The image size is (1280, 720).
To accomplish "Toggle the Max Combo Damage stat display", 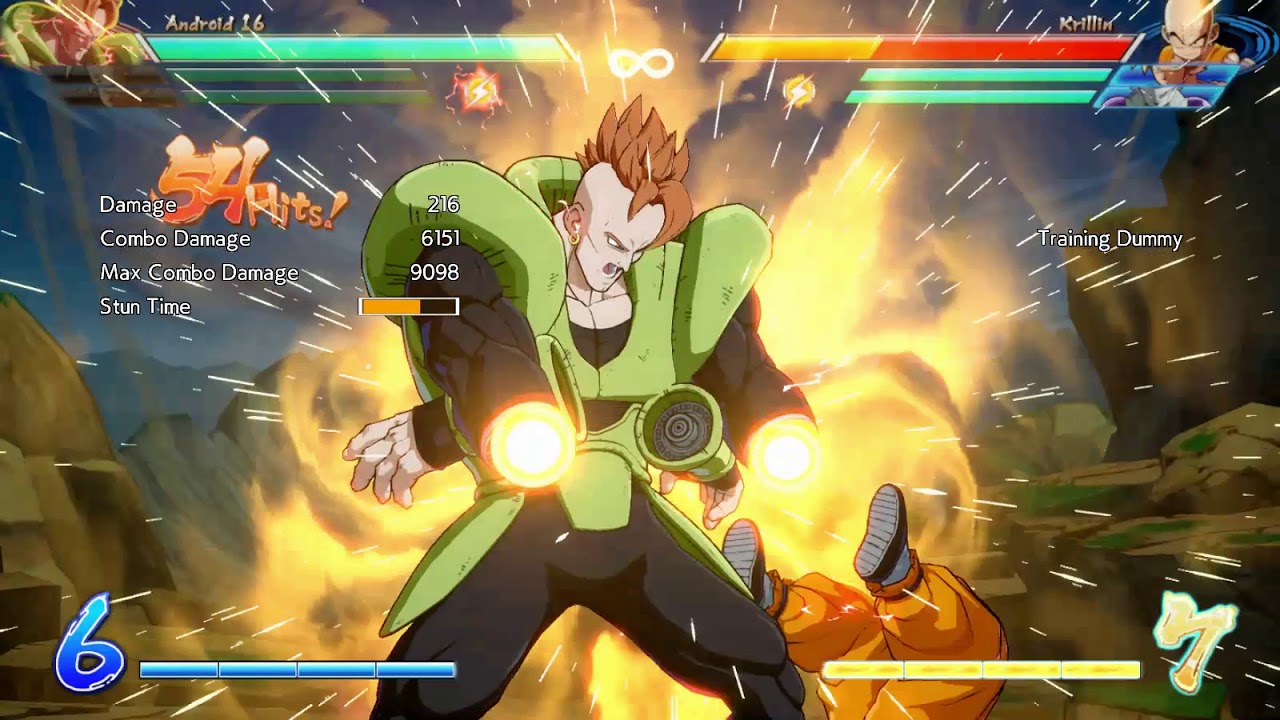I will coord(198,272).
